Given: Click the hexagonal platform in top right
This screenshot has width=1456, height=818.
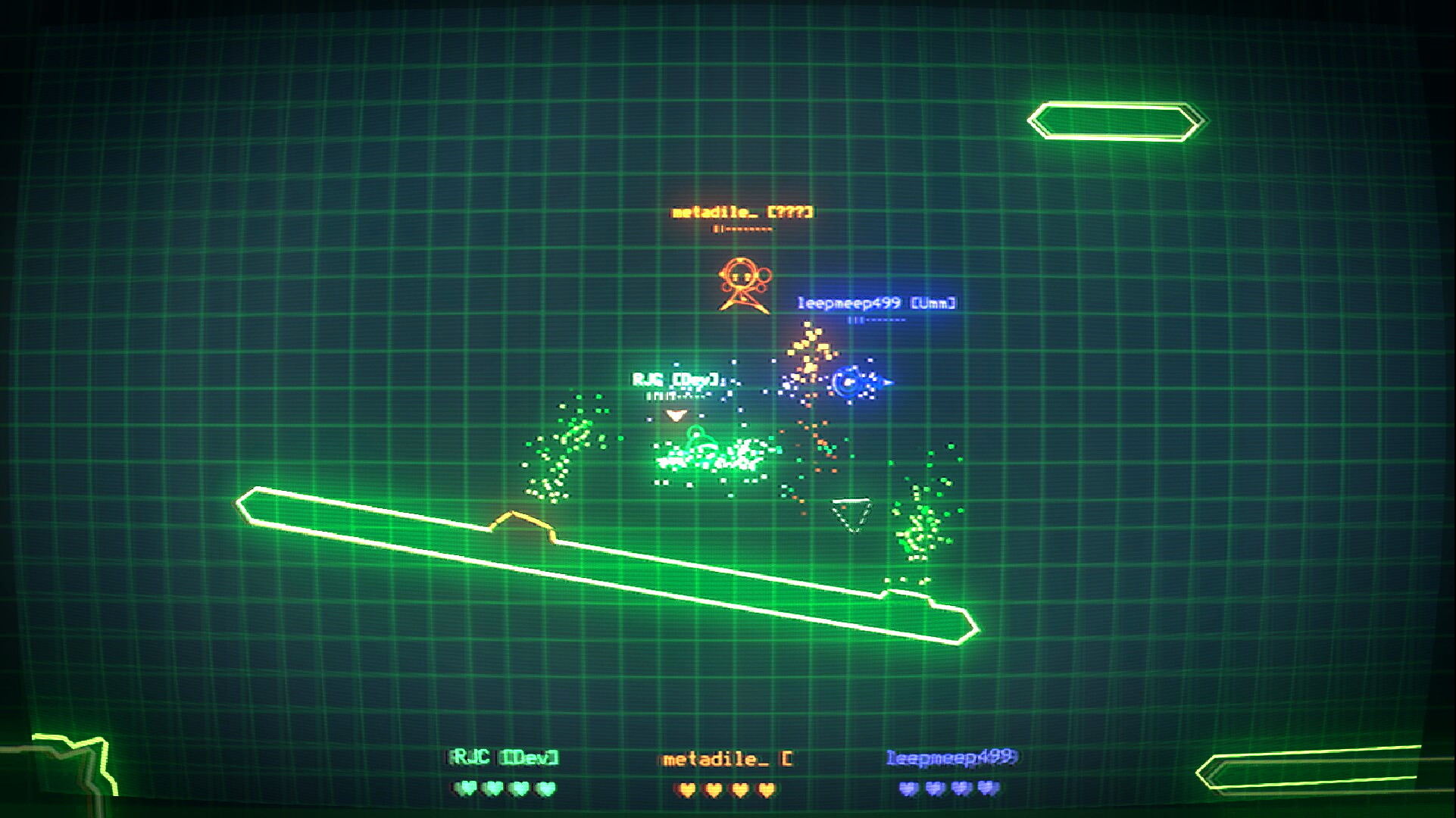Looking at the screenshot, I should point(1114,119).
